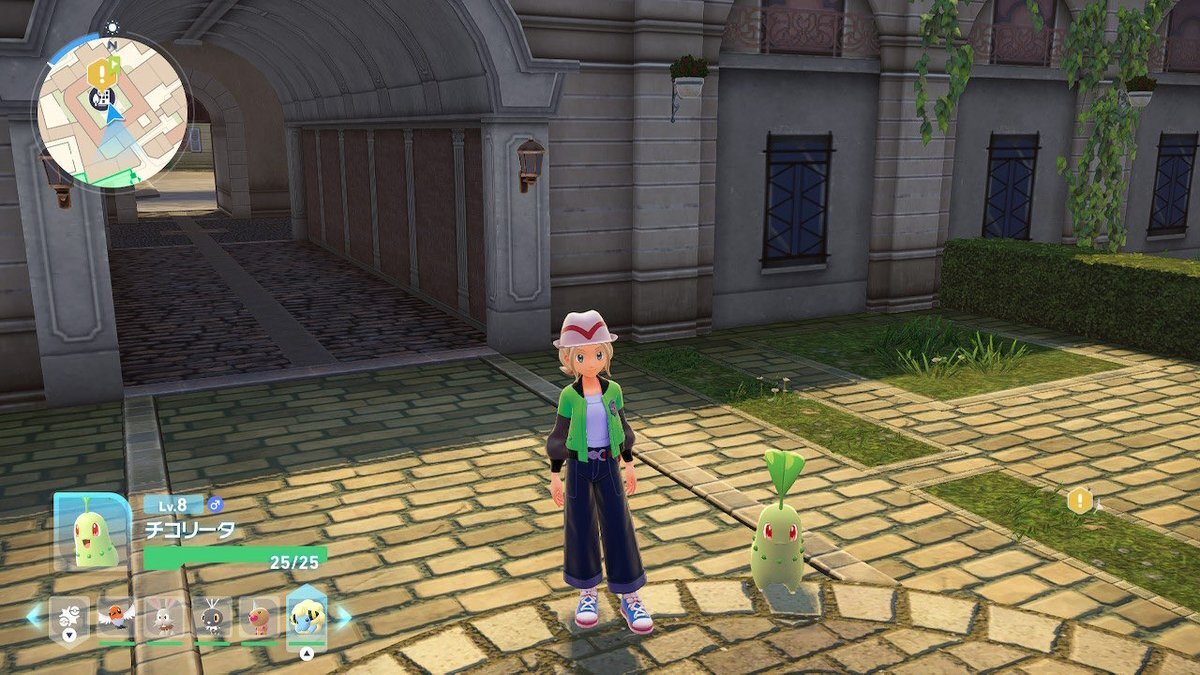Screen dimensions: 1200x675
Task: Select Weedle in the party bar
Action: pyautogui.click(x=259, y=619)
